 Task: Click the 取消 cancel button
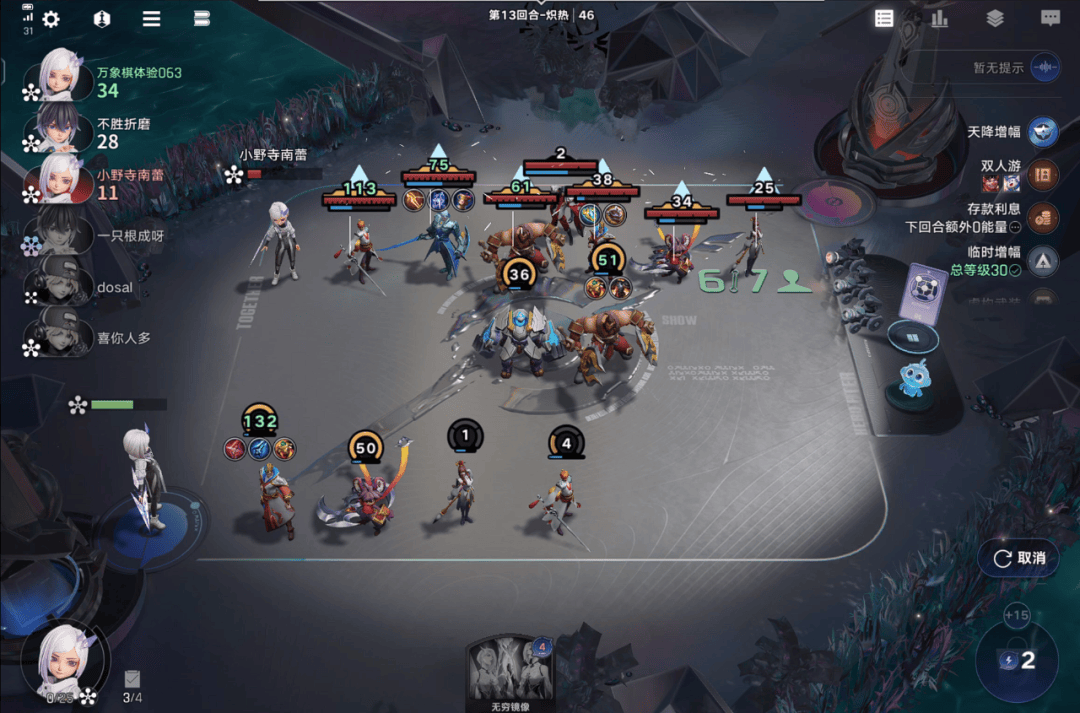pyautogui.click(x=1019, y=558)
